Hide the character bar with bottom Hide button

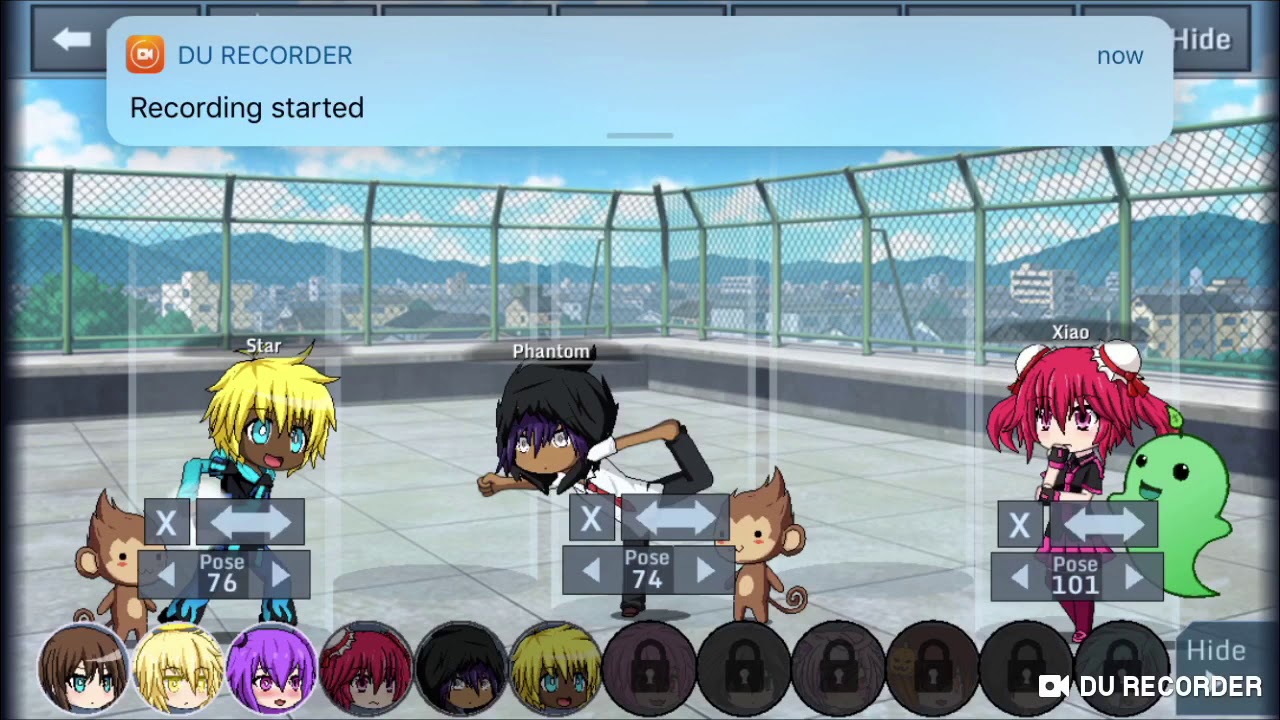[x=1215, y=652]
